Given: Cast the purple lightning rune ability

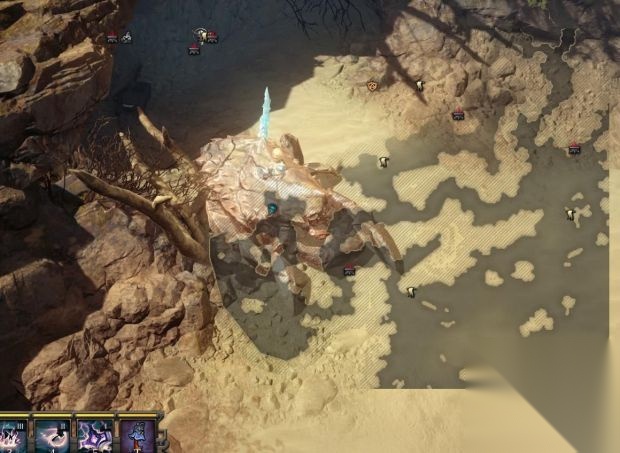Looking at the screenshot, I should pyautogui.click(x=96, y=436).
